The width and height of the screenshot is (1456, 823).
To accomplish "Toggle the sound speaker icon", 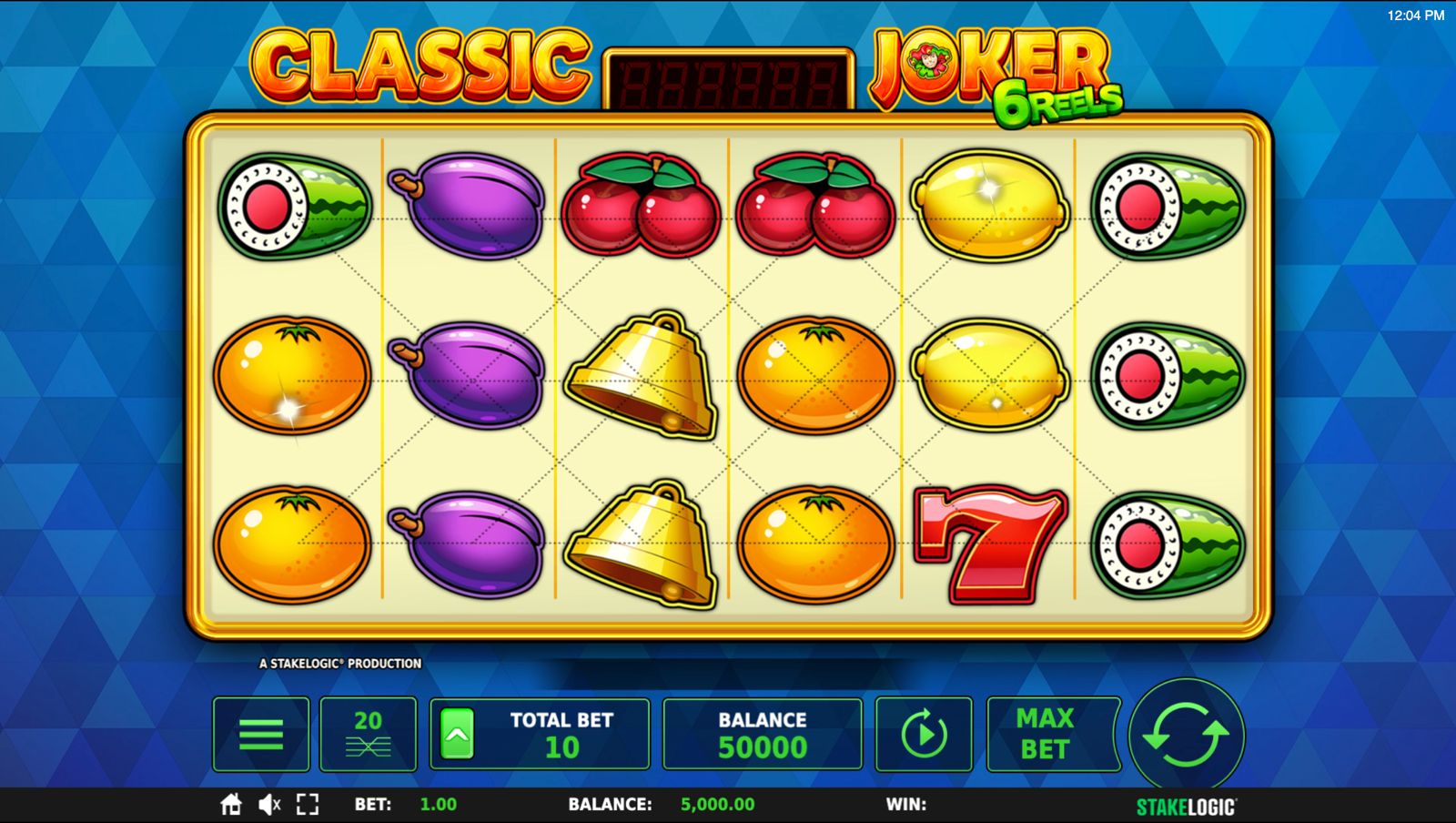I will point(269,804).
